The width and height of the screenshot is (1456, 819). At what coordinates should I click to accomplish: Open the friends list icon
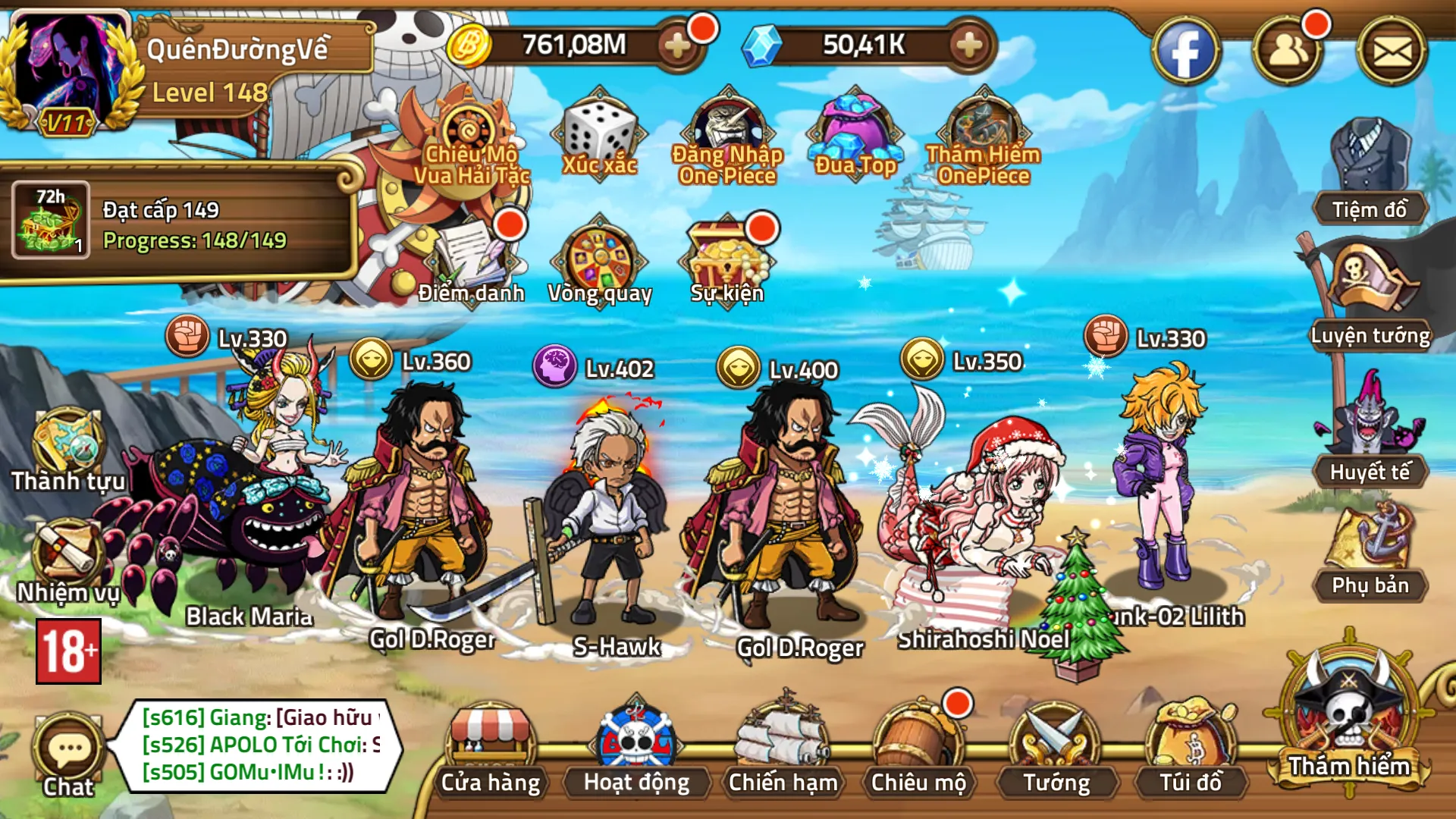1288,52
